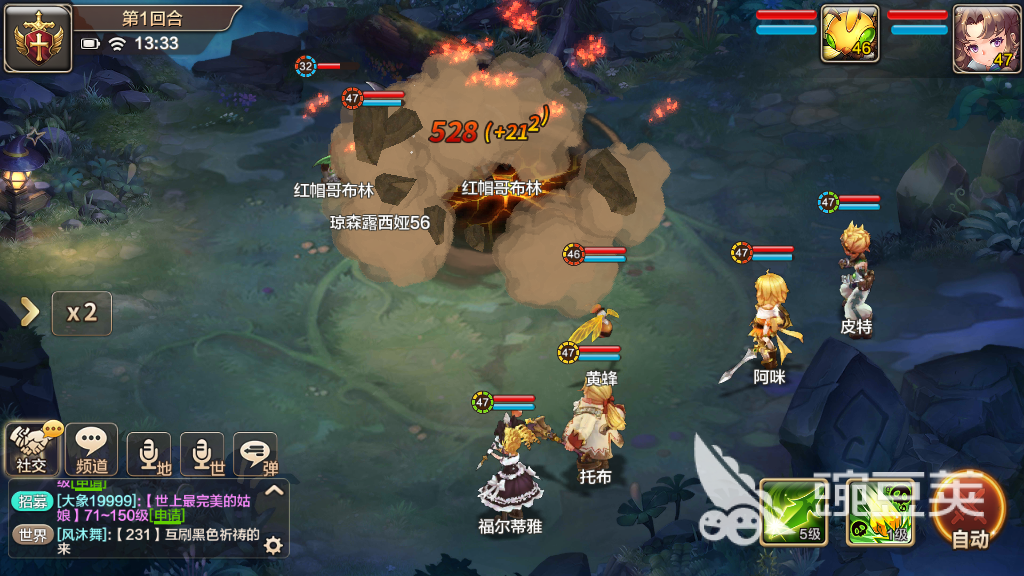The image size is (1024, 576).
Task: Select the brown-haired girl character portrait
Action: 987,38
